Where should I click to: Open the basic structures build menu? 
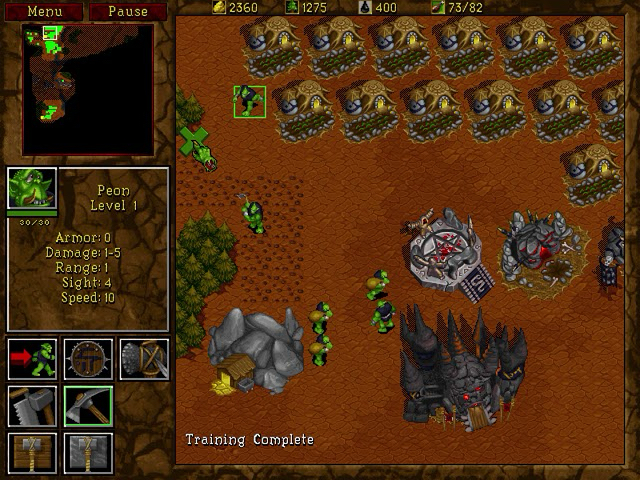[32, 452]
